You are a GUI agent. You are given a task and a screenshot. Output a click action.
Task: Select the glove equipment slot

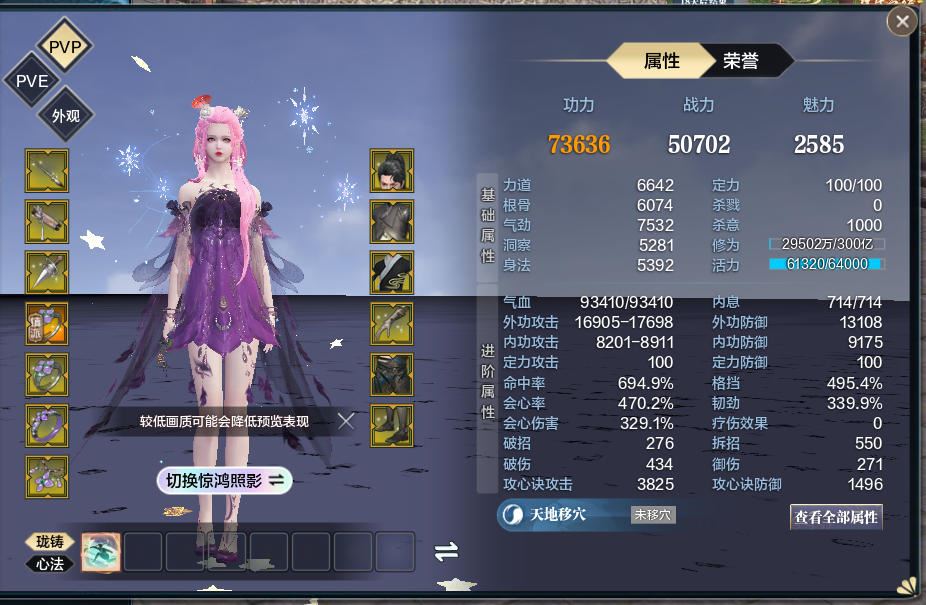point(392,323)
